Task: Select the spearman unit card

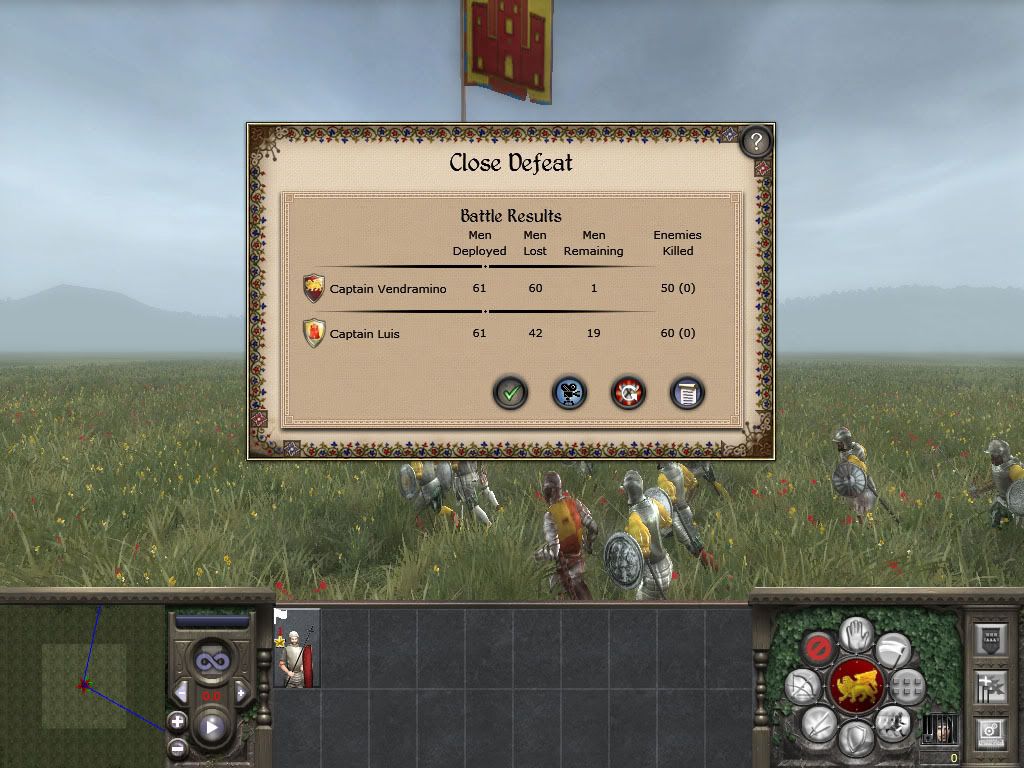Action: 297,648
